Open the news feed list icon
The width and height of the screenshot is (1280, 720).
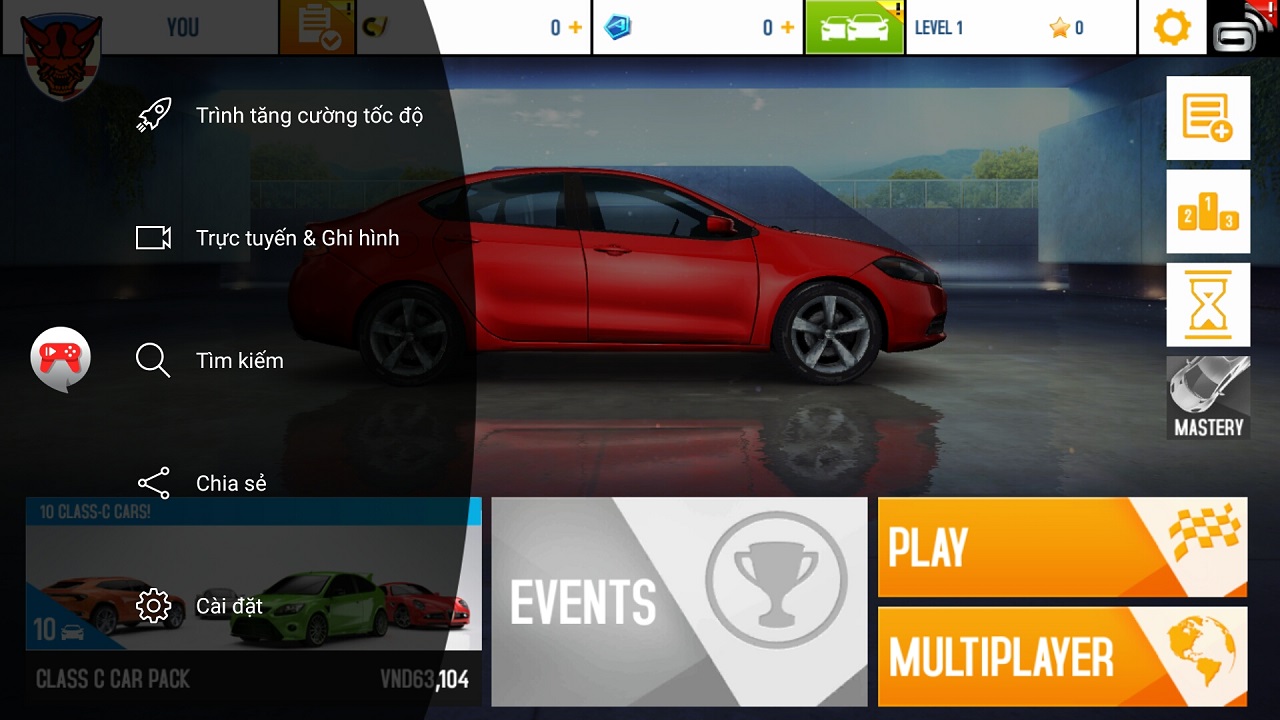[x=1207, y=117]
